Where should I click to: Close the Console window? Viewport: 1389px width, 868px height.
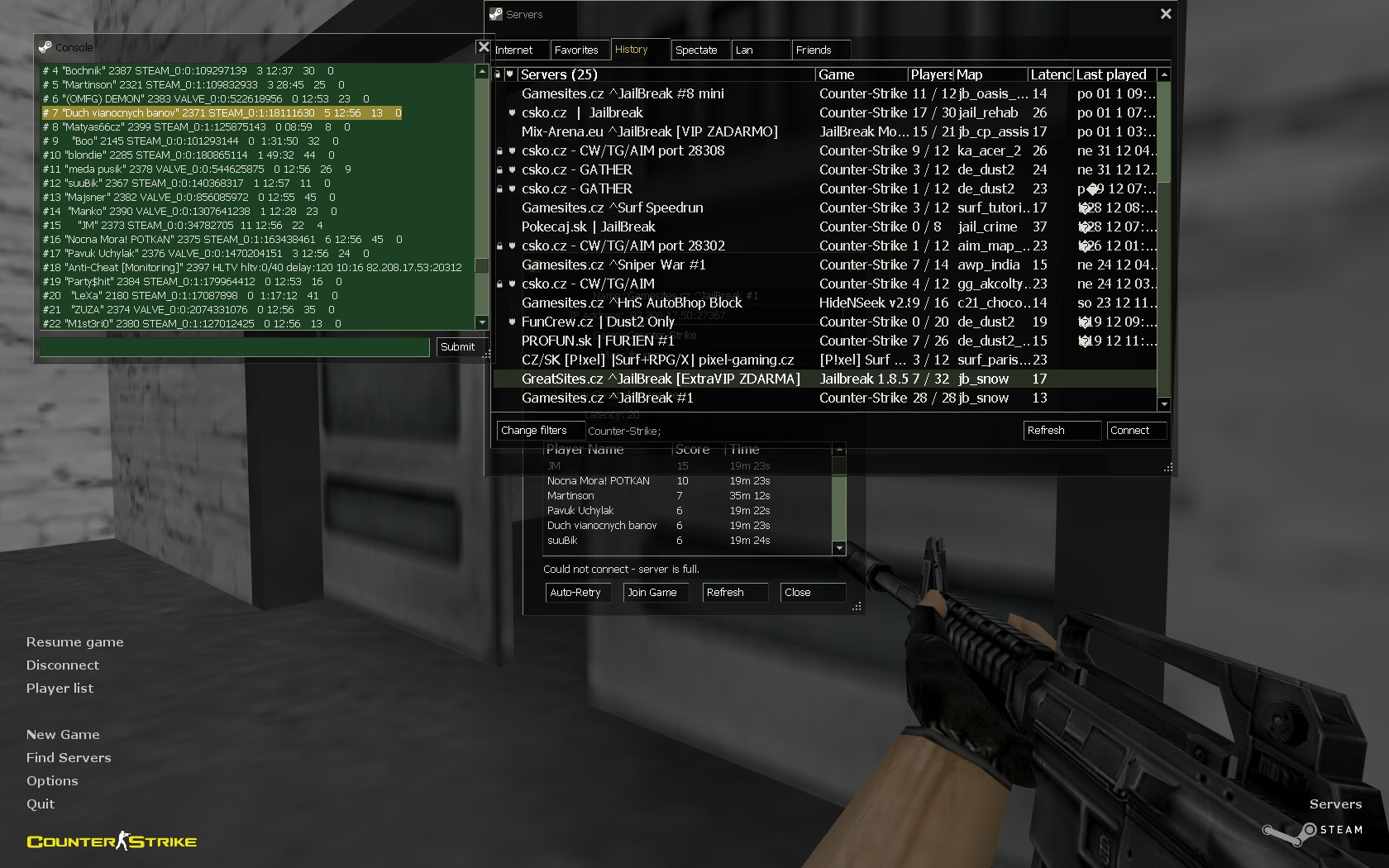[484, 47]
